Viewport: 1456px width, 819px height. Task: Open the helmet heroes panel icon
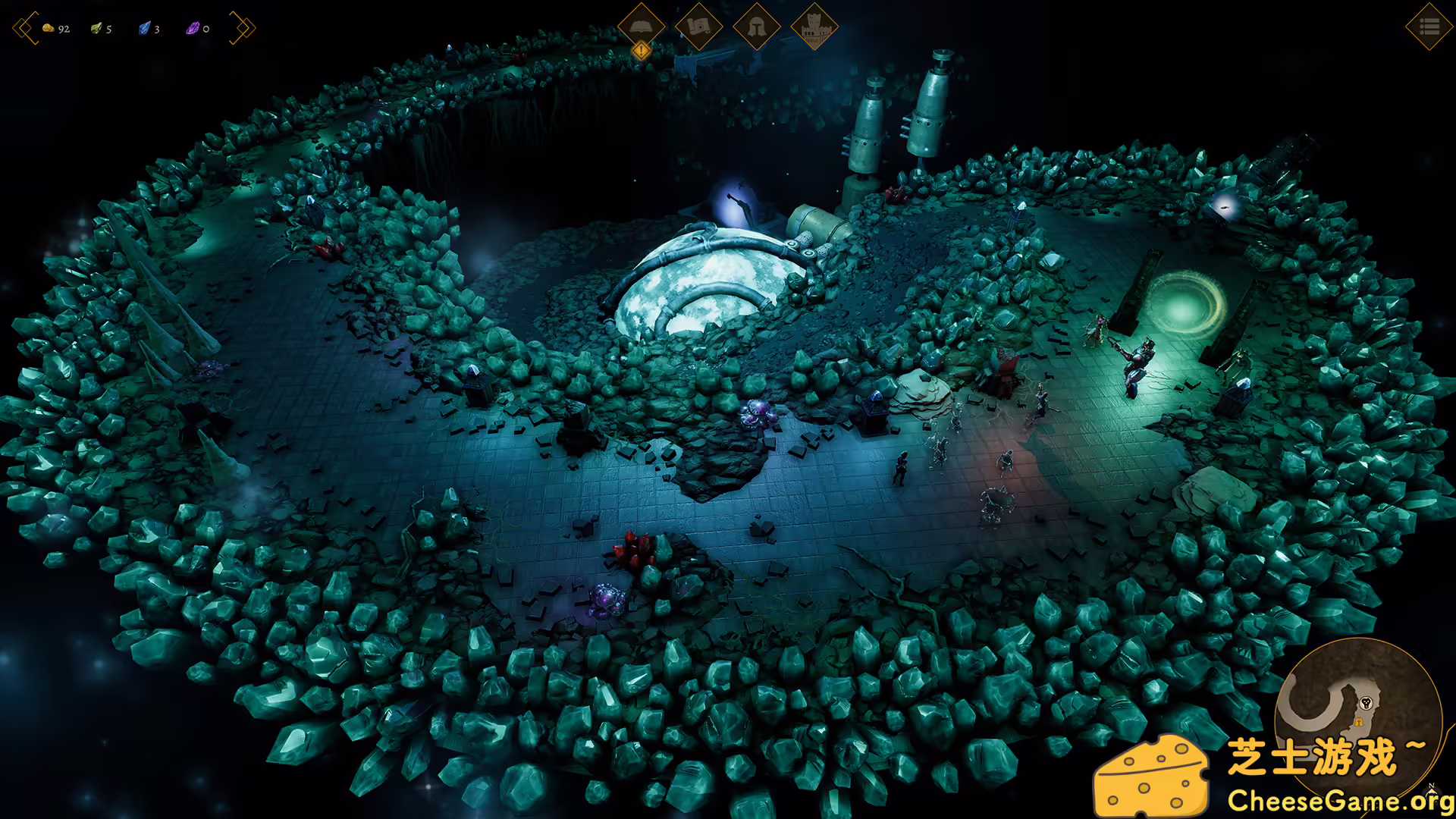click(x=757, y=27)
